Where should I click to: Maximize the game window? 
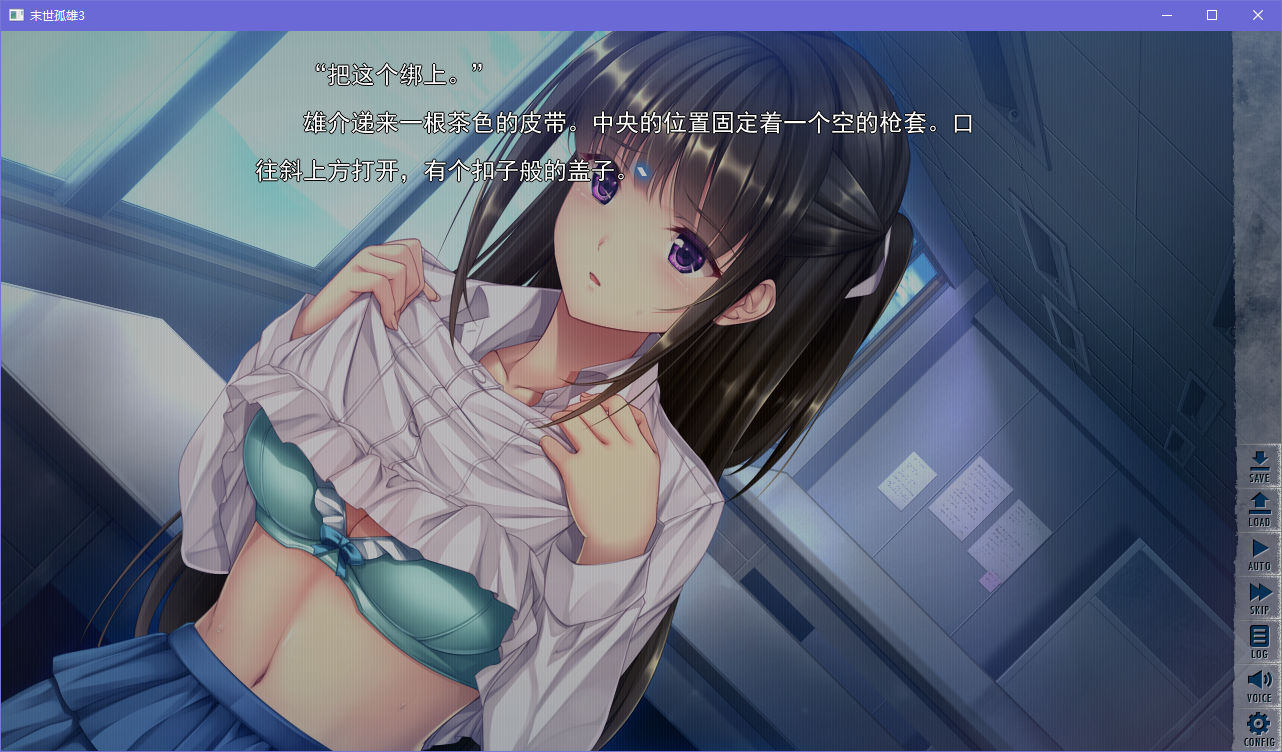tap(1212, 15)
